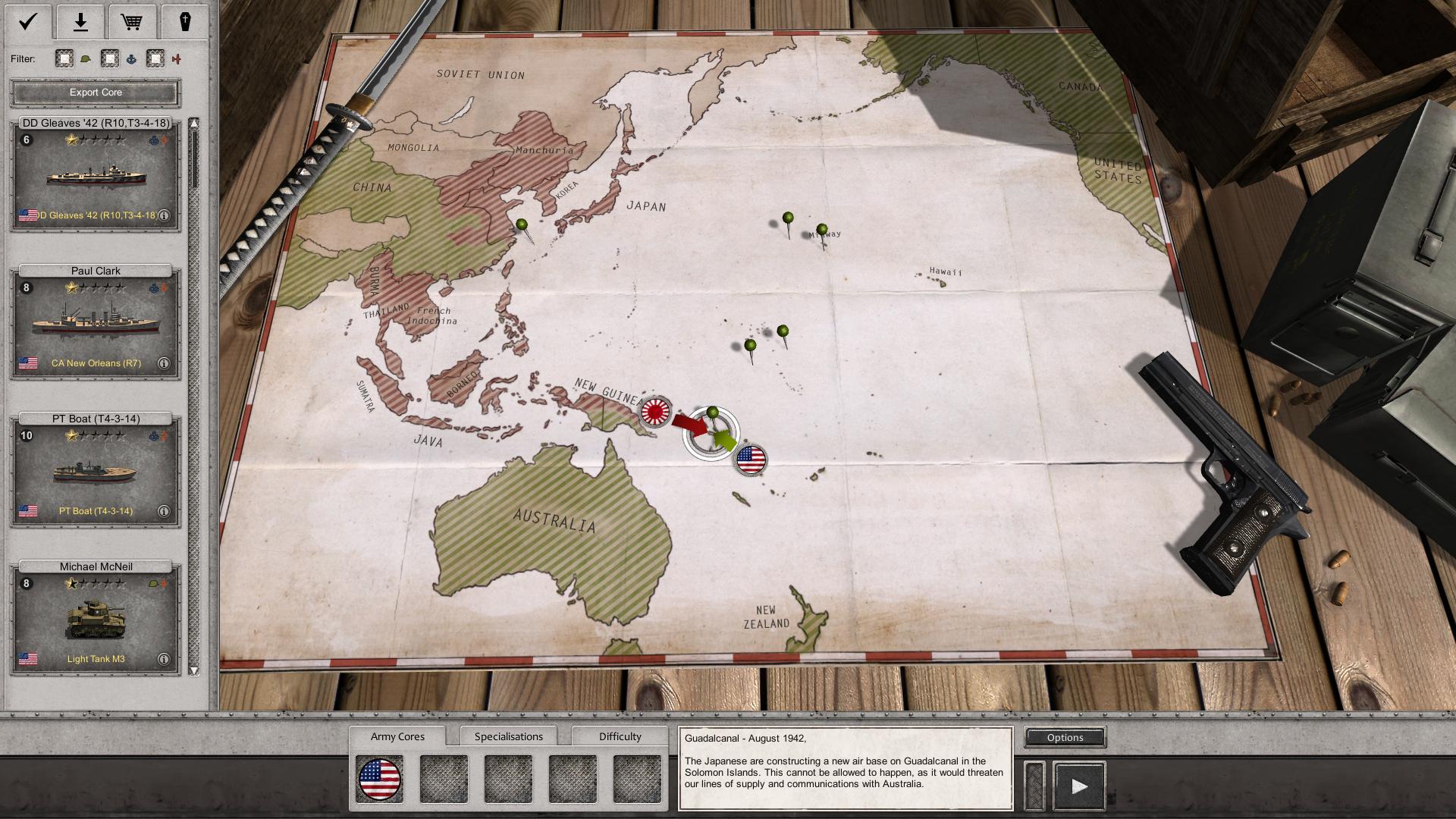Screen dimensions: 1456x819
Task: Click the Export Core button
Action: coord(96,93)
